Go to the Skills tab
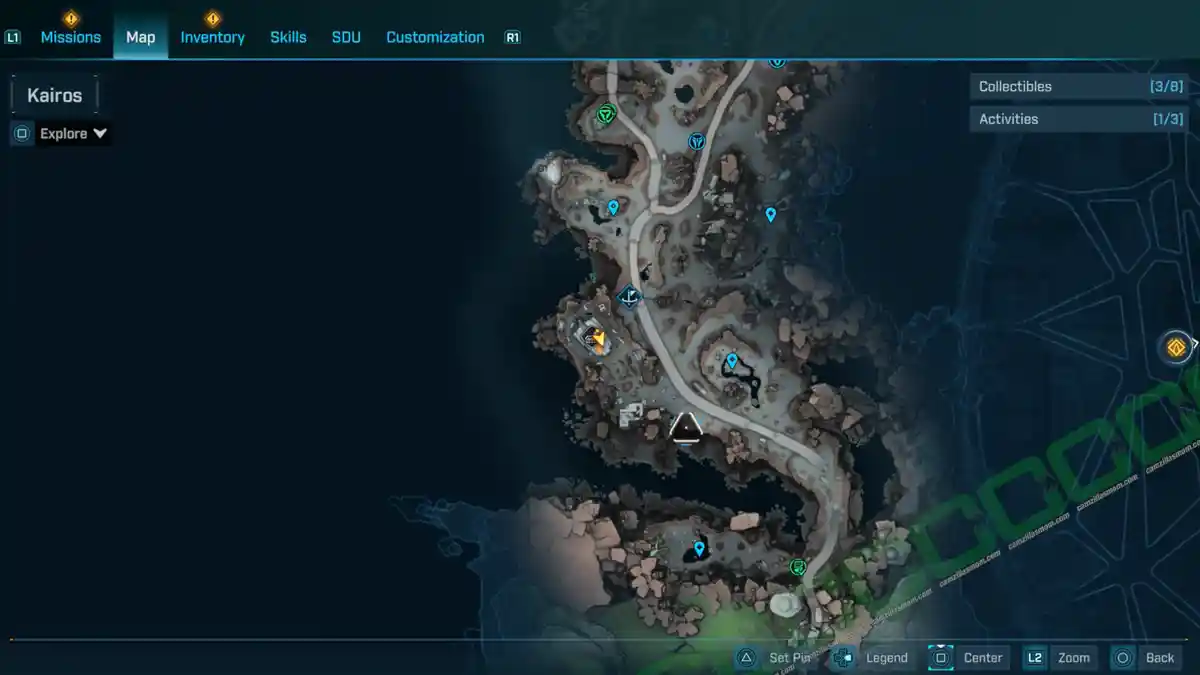 point(288,37)
